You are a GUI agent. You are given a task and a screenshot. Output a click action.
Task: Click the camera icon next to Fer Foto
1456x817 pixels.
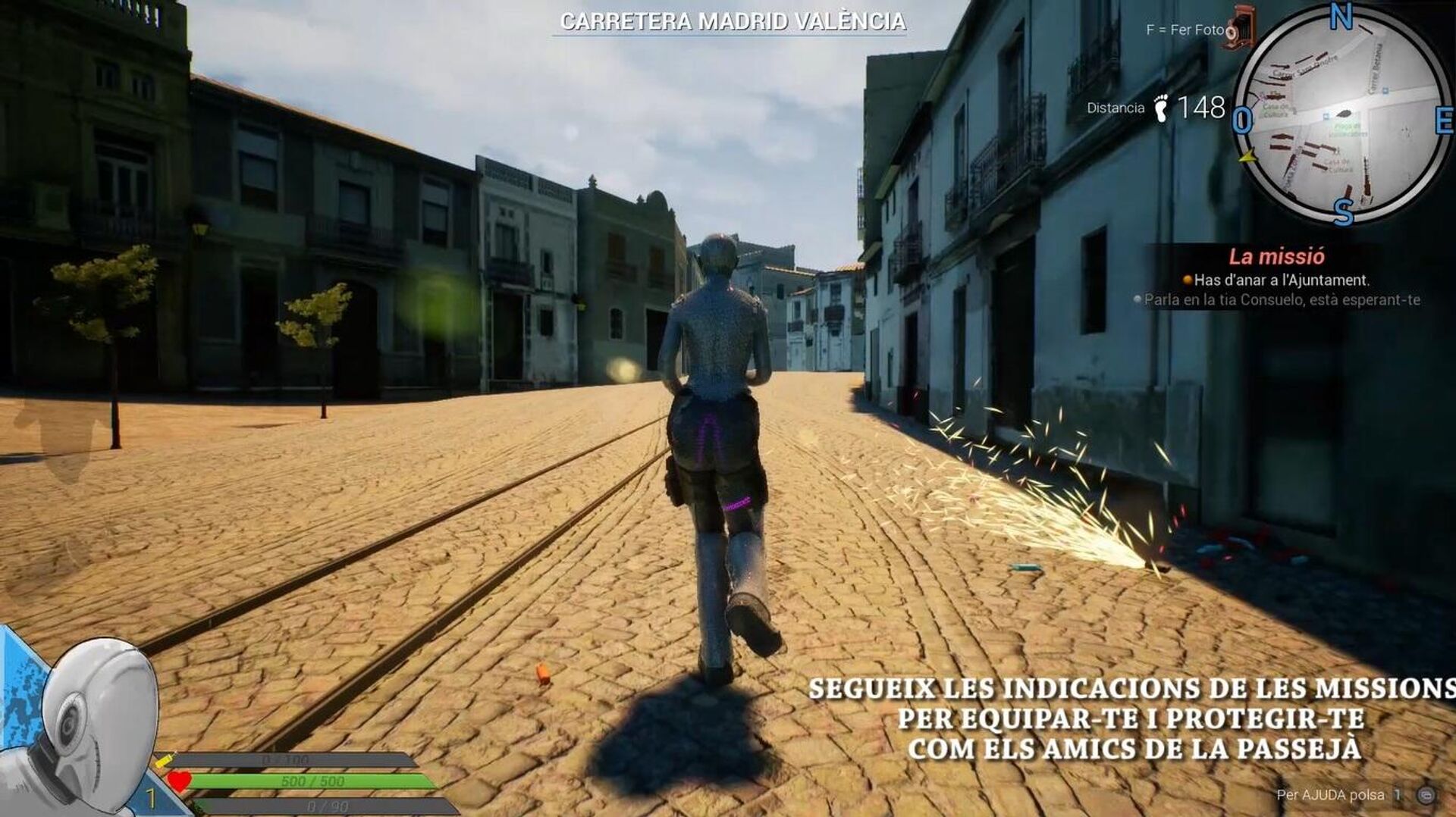pyautogui.click(x=1242, y=27)
